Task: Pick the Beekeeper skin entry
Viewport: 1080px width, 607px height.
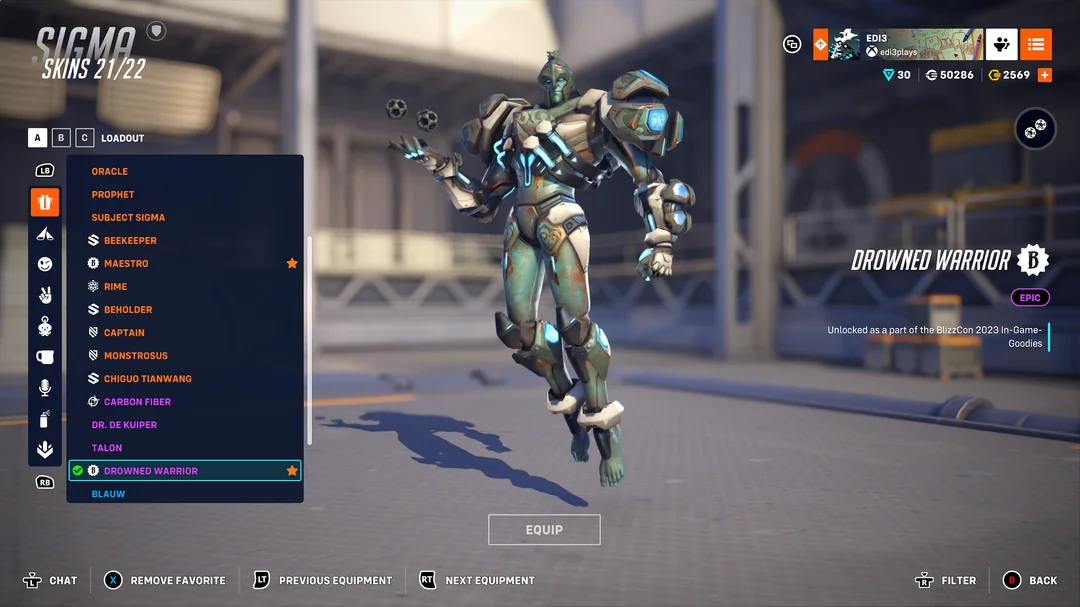Action: click(x=130, y=241)
